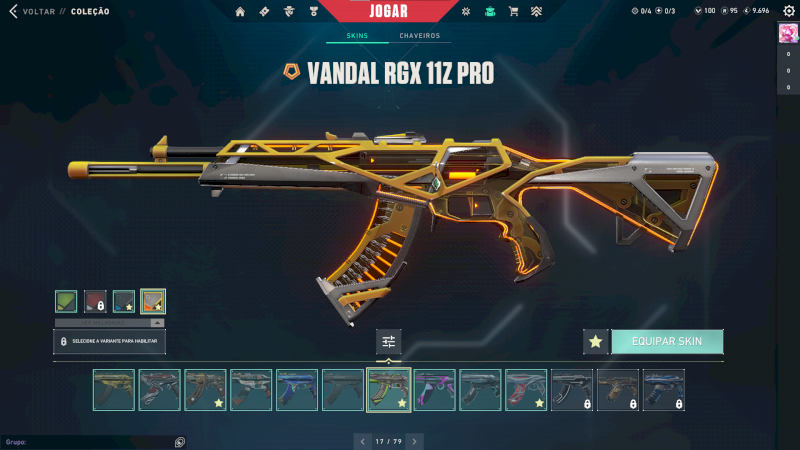Choose the orange variant swatch
The image size is (800, 450).
tap(153, 301)
